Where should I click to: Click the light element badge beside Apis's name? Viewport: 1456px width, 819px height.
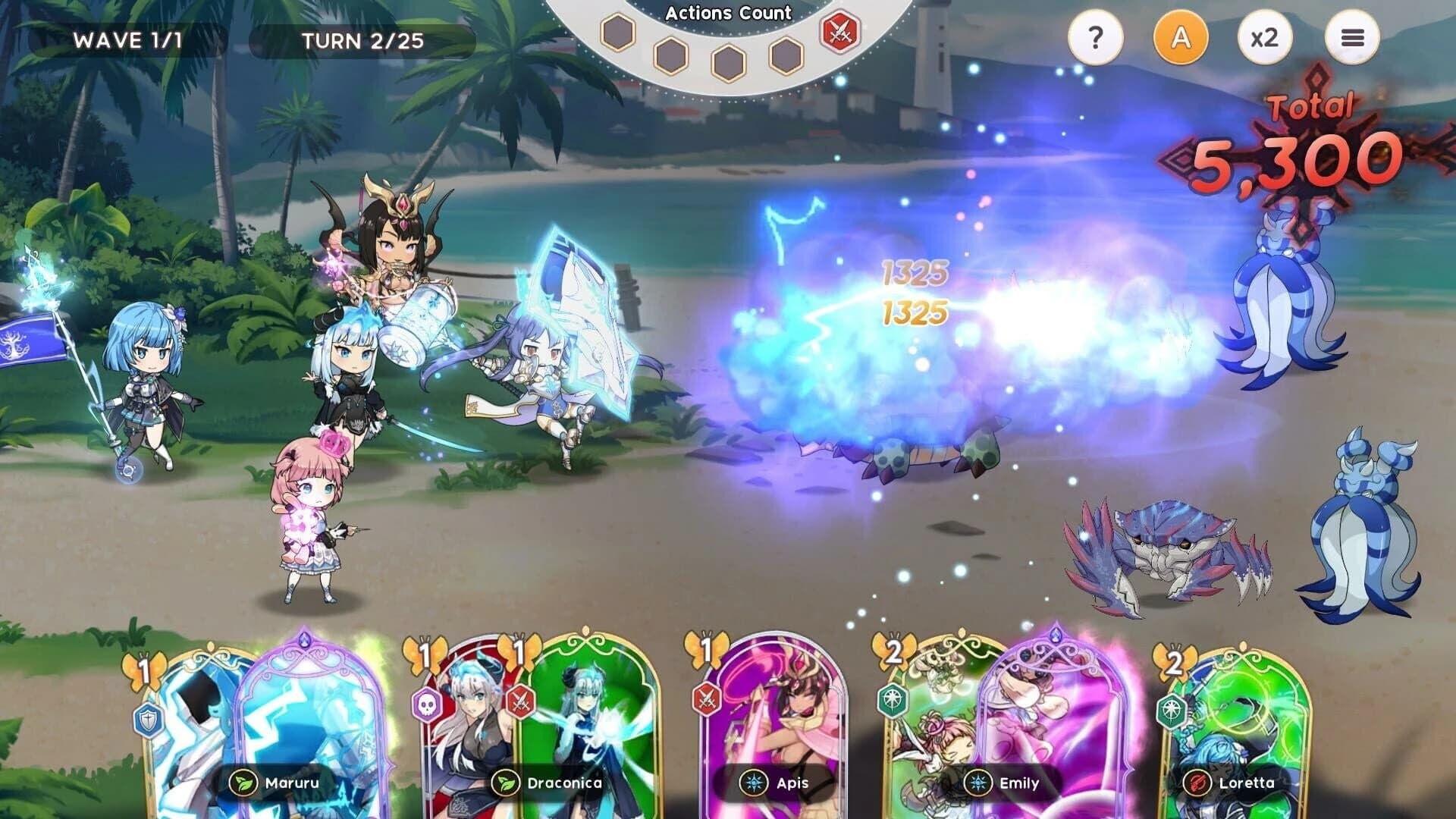pyautogui.click(x=753, y=783)
